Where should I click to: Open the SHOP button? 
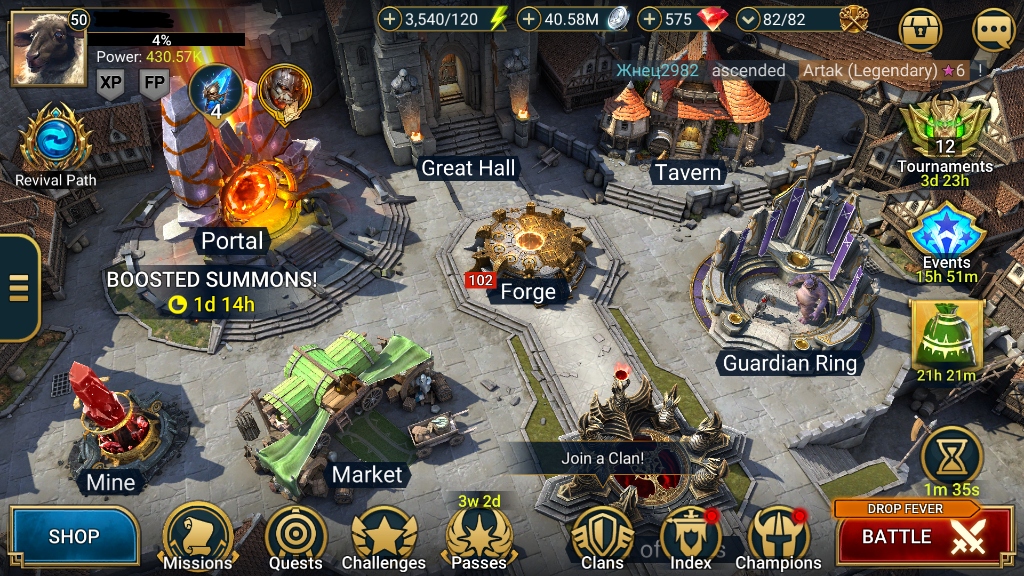[x=74, y=537]
